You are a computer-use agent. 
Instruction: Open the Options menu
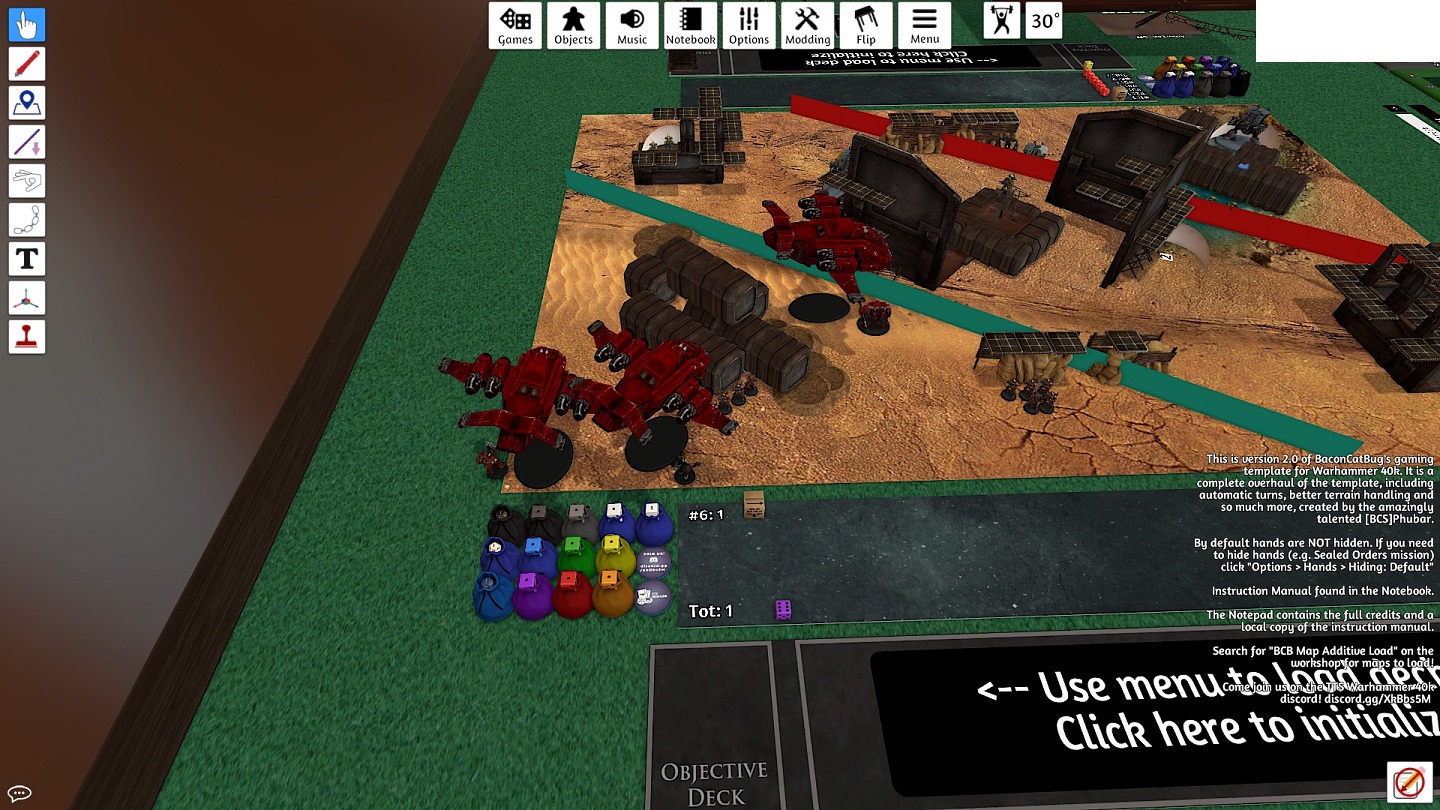[749, 25]
